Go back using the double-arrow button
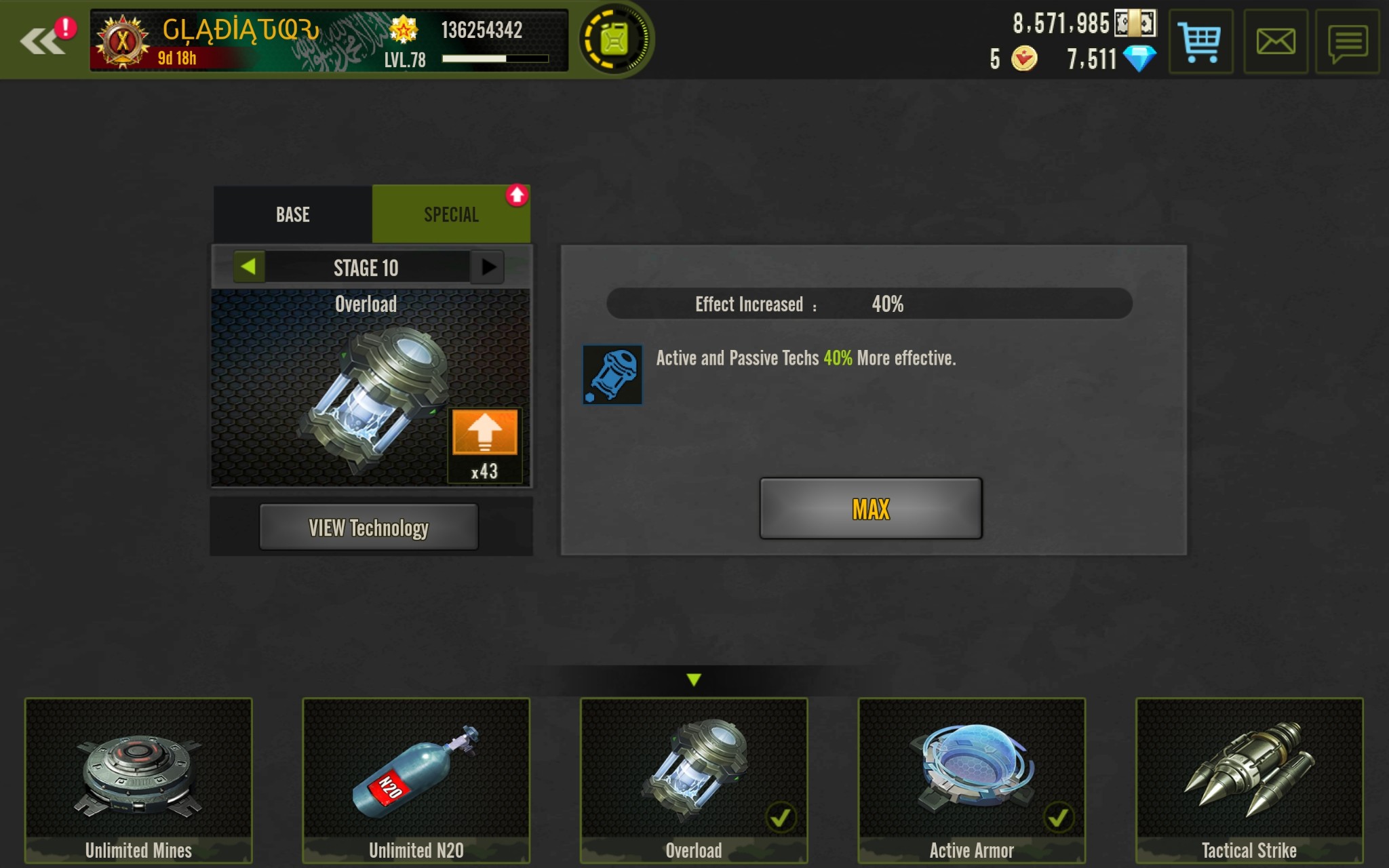The height and width of the screenshot is (868, 1389). point(42,41)
